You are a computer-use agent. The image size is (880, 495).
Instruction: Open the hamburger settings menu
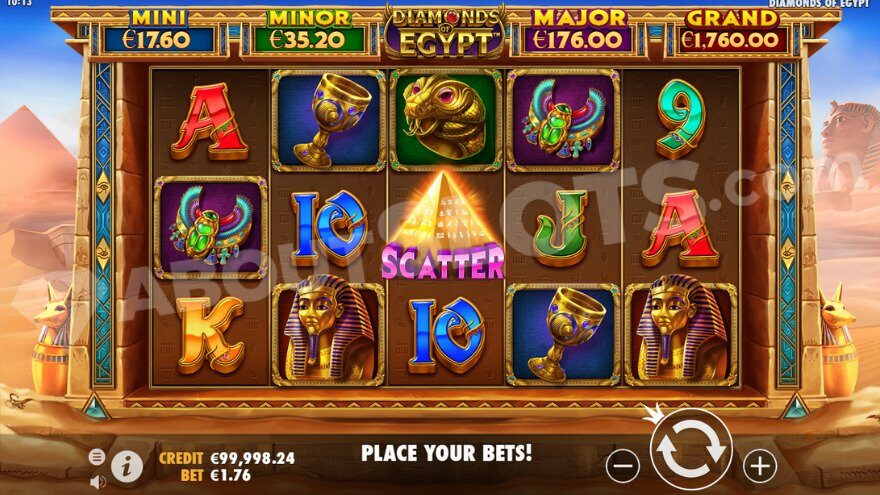[97, 457]
